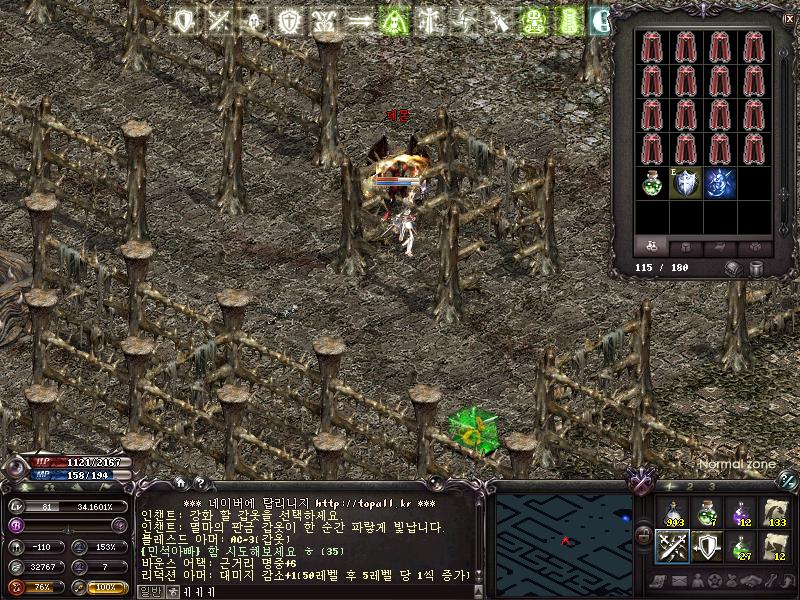
Task: Use the green potion with 7 count
Action: click(707, 512)
